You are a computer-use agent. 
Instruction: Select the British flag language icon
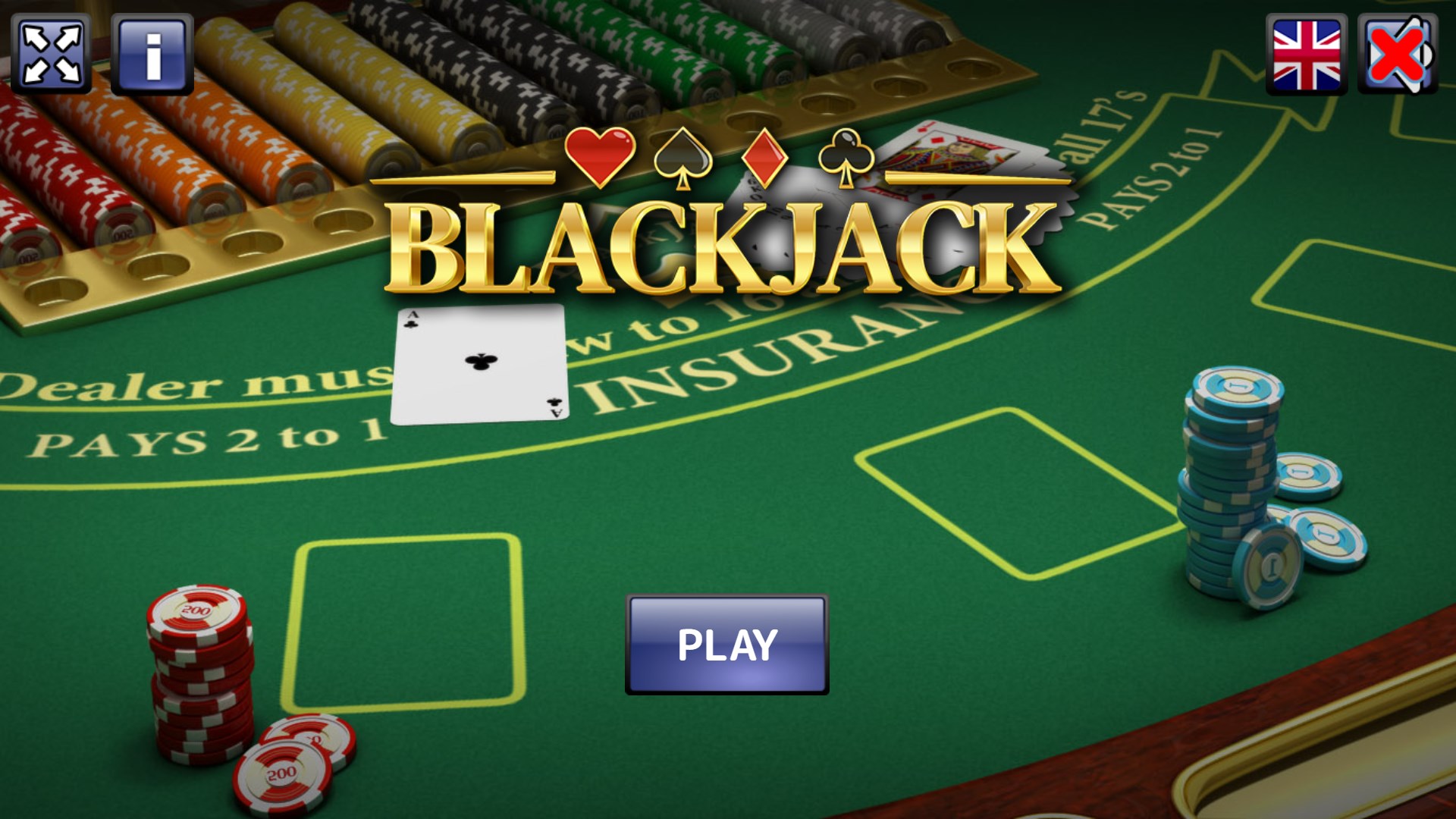coord(1306,53)
